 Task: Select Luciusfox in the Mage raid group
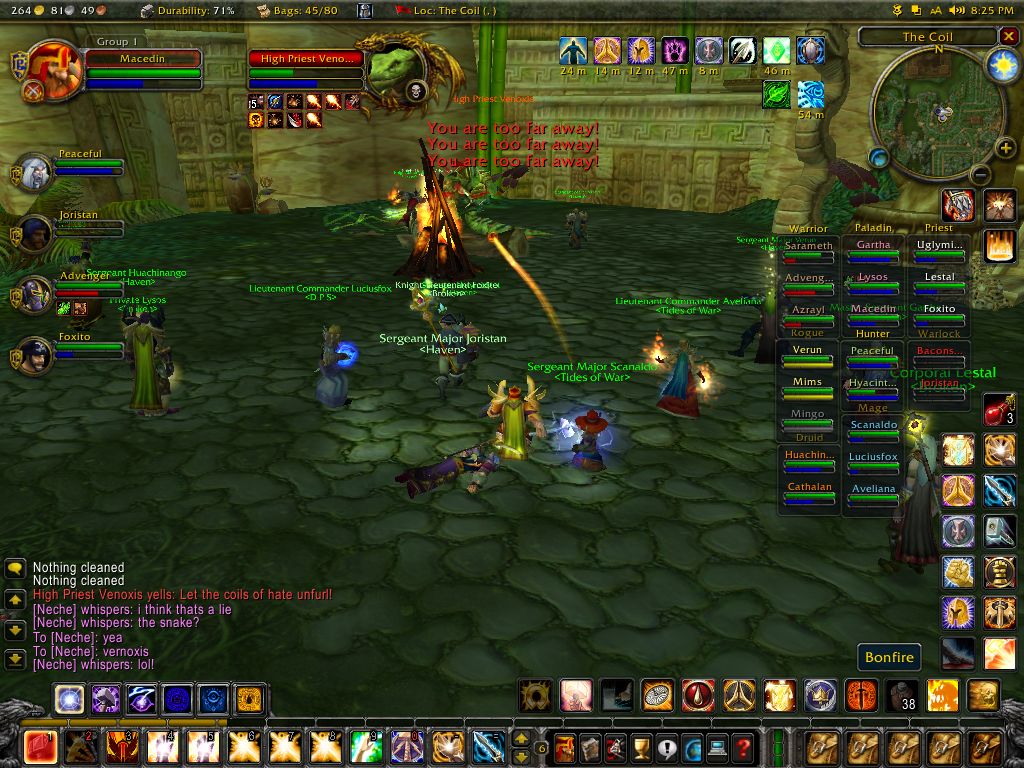[x=873, y=458]
